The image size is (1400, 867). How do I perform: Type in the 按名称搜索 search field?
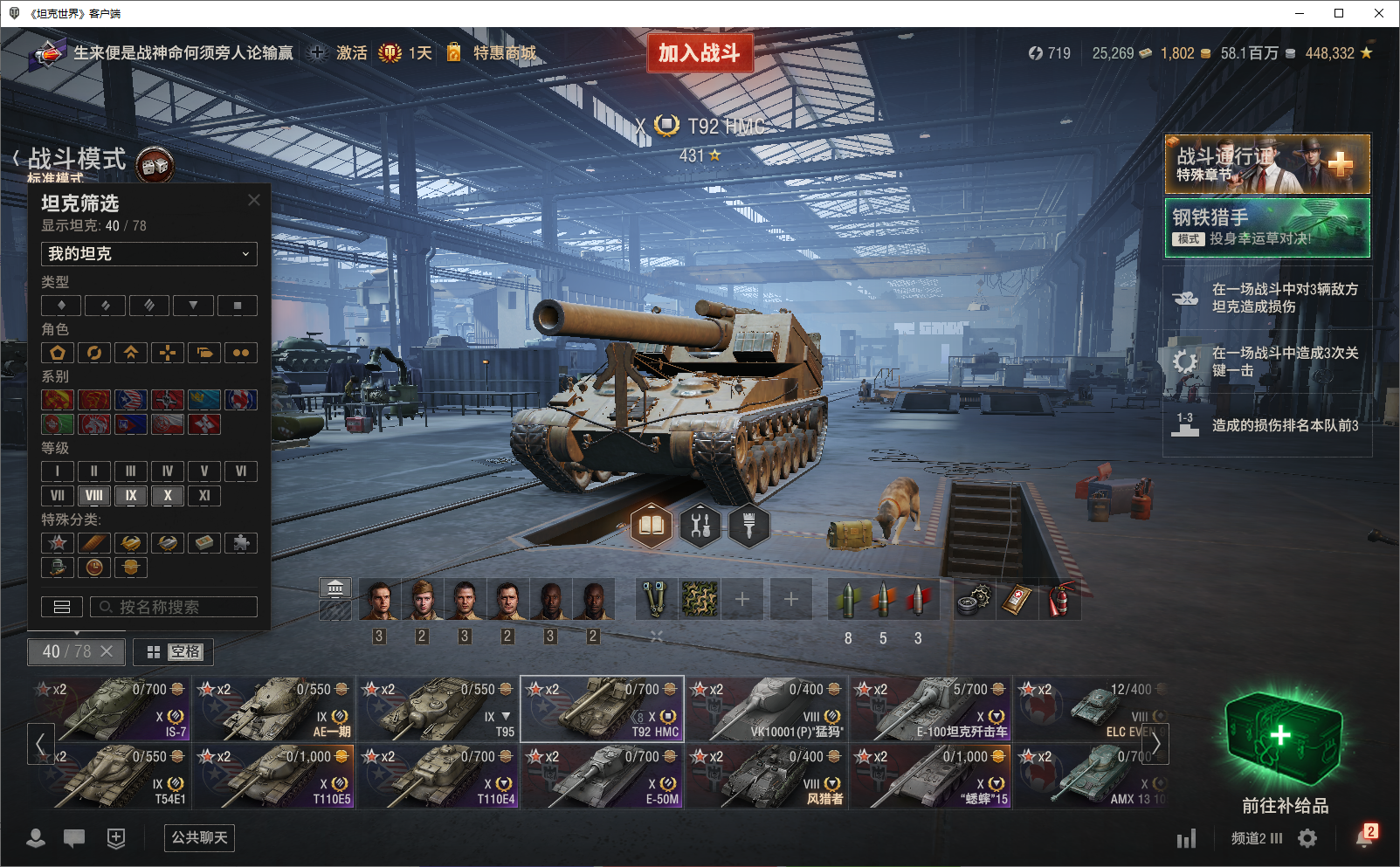click(x=175, y=607)
